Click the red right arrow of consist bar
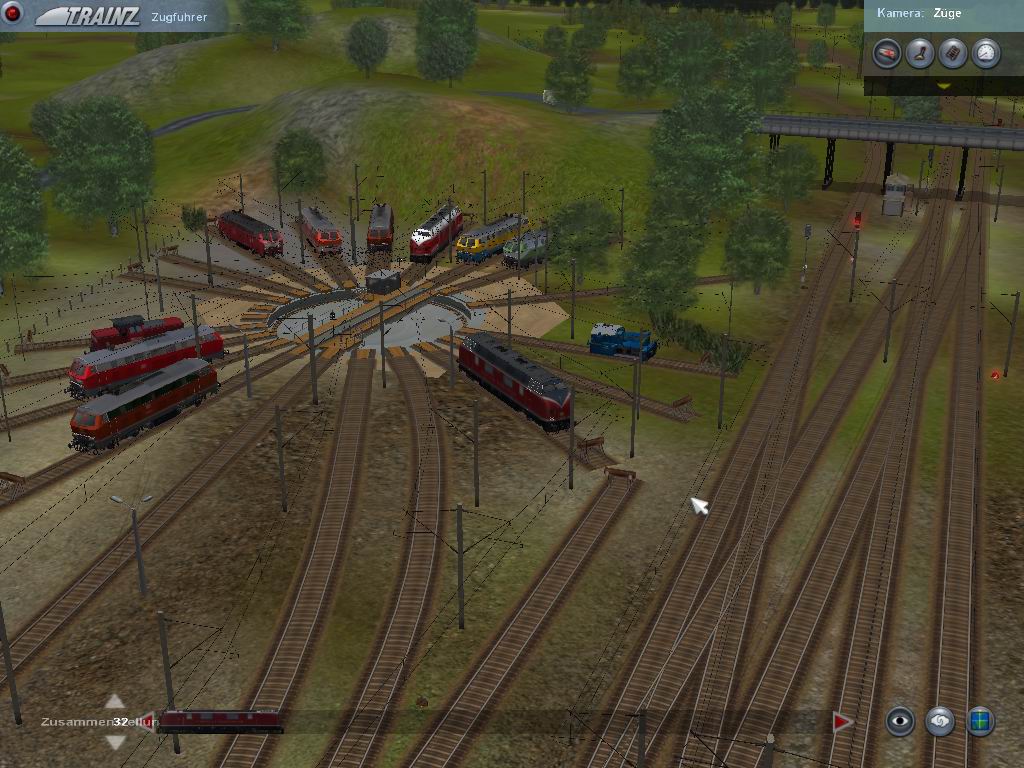This screenshot has width=1024, height=768. point(842,721)
